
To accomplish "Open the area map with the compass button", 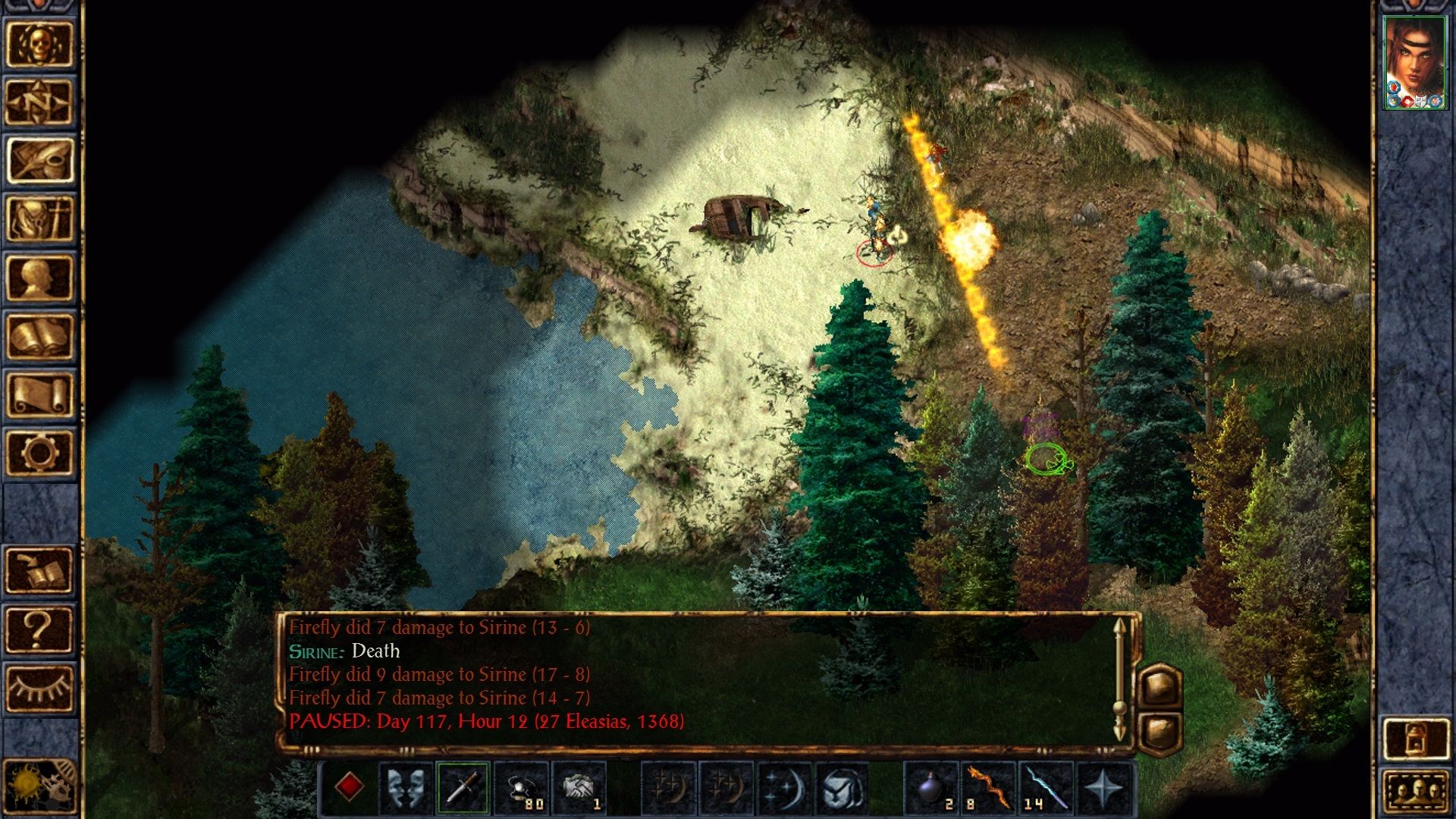I will [x=39, y=102].
